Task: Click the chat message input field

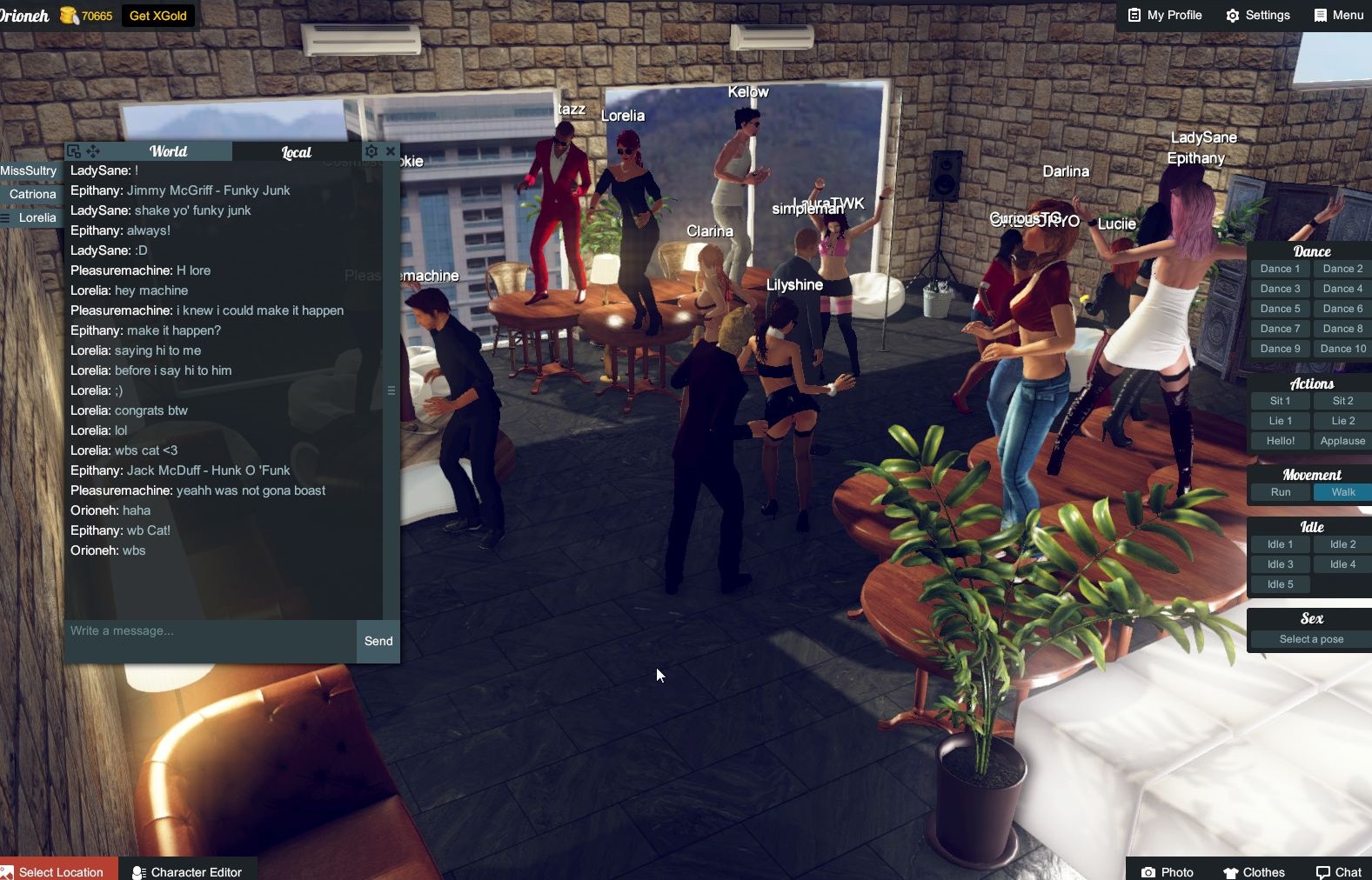Action: [209, 631]
